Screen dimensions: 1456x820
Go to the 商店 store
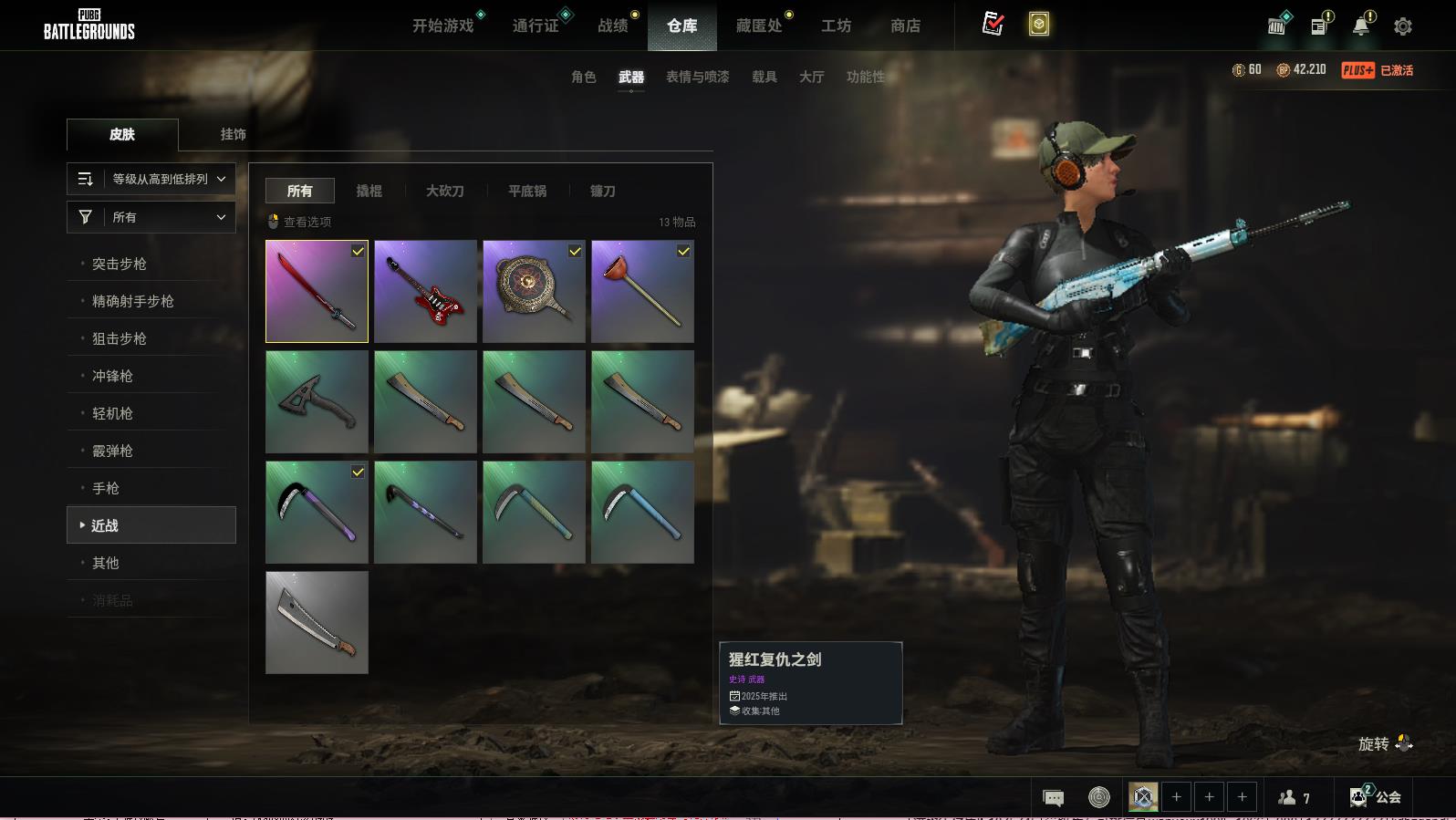coord(905,26)
